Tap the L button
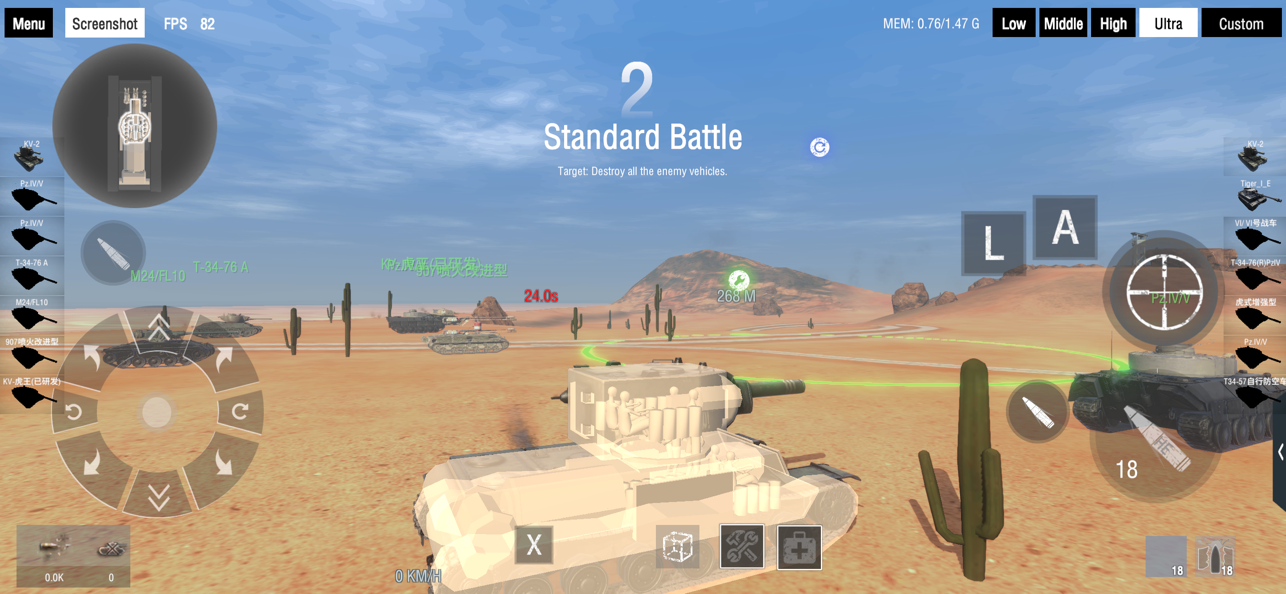Screen dimensions: 1286x594 tap(993, 243)
